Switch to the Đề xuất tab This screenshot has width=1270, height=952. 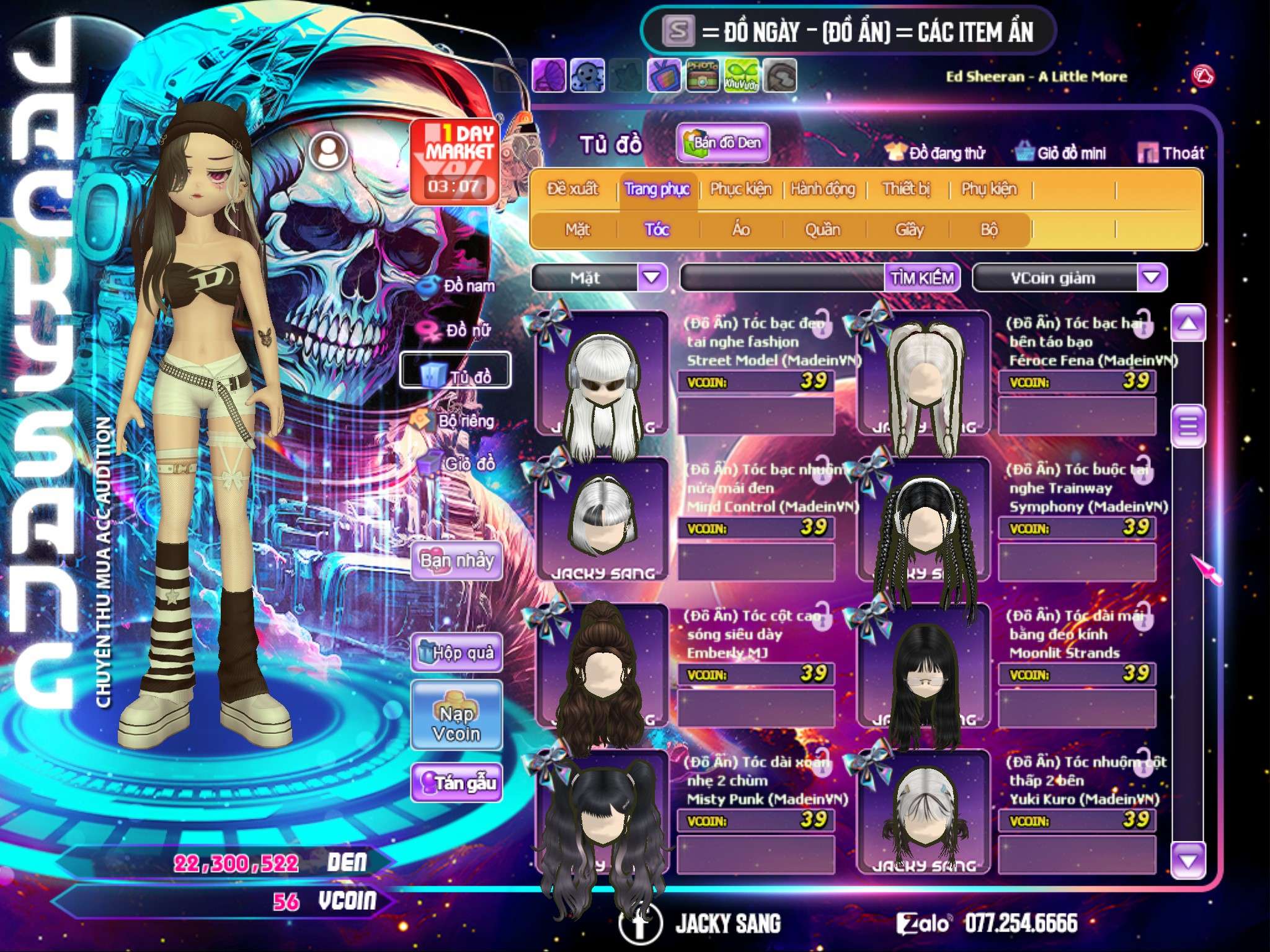pyautogui.click(x=572, y=189)
